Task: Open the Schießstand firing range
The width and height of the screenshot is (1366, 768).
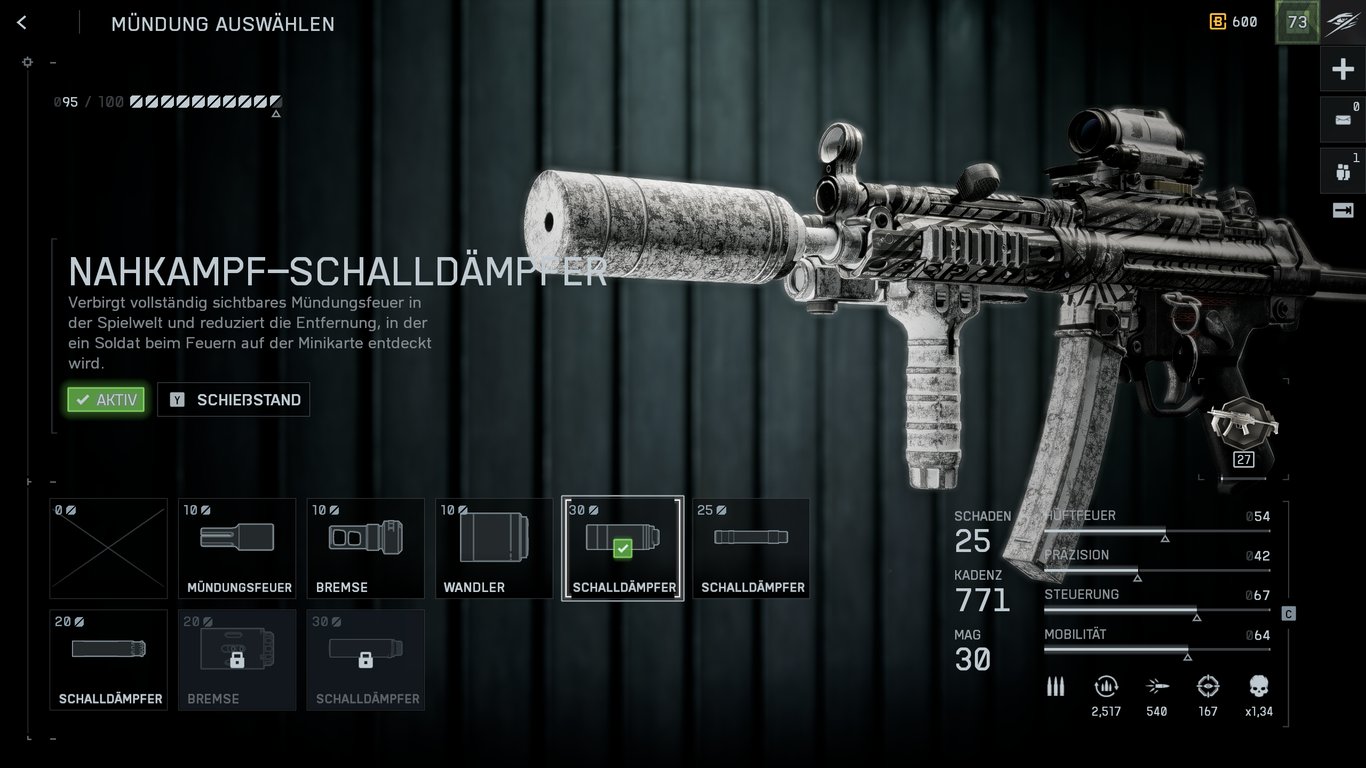Action: tap(233, 399)
